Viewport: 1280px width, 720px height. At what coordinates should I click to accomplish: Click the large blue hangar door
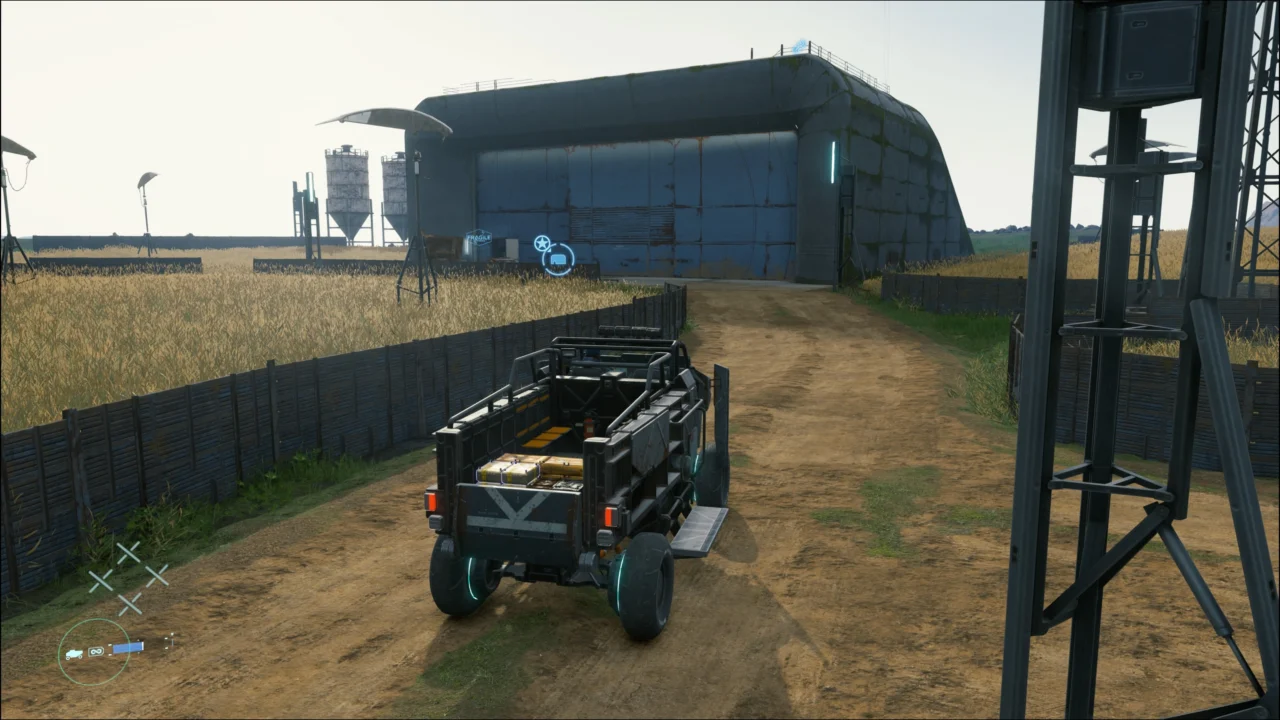click(x=660, y=200)
